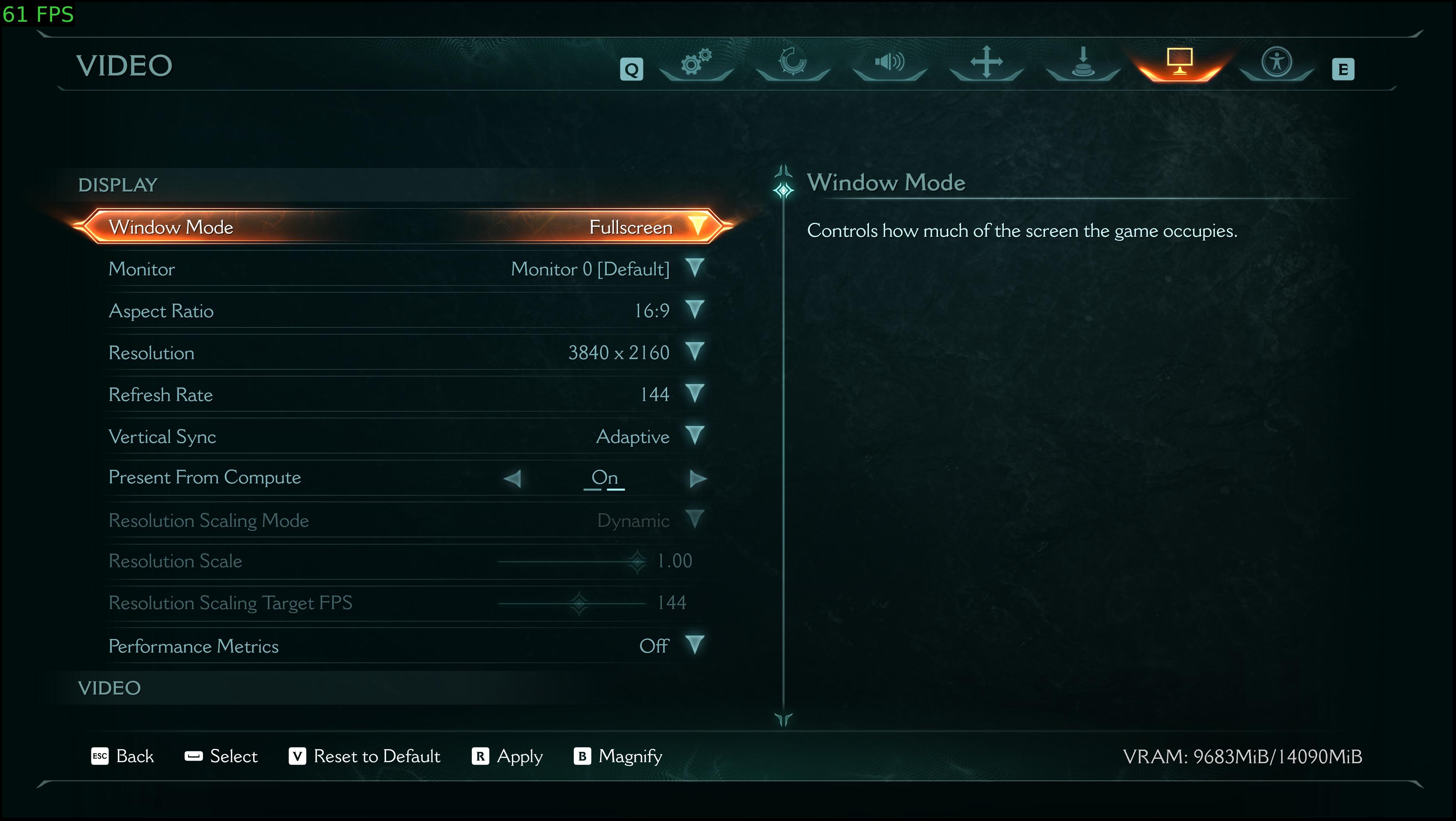The width and height of the screenshot is (1456, 821).
Task: Expand the Aspect Ratio dropdown
Action: pos(695,310)
